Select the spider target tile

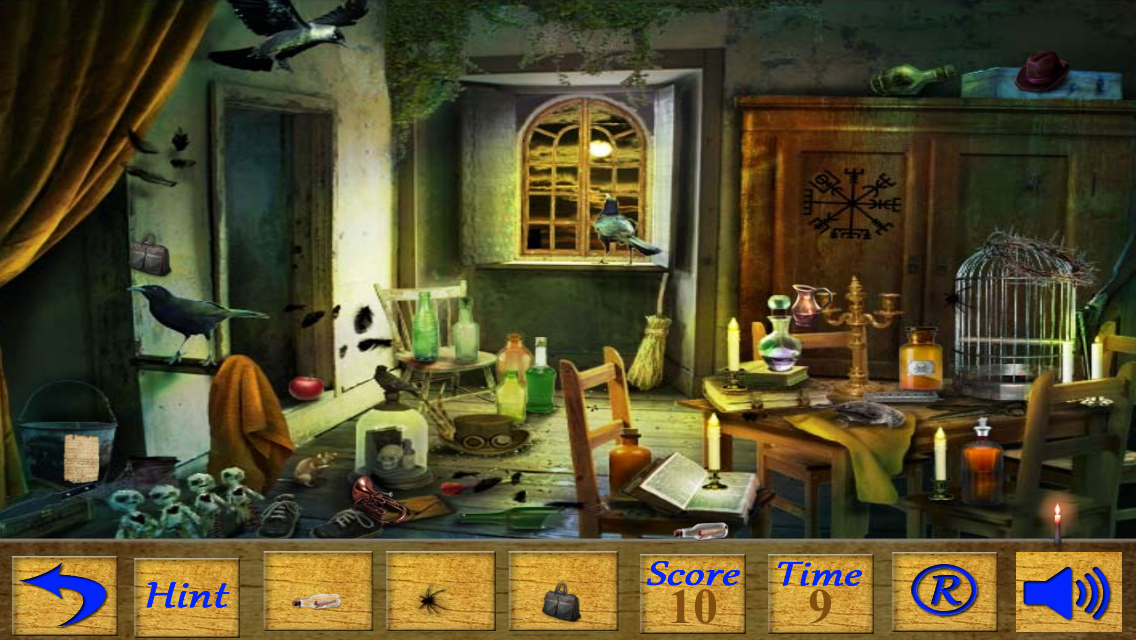440,596
